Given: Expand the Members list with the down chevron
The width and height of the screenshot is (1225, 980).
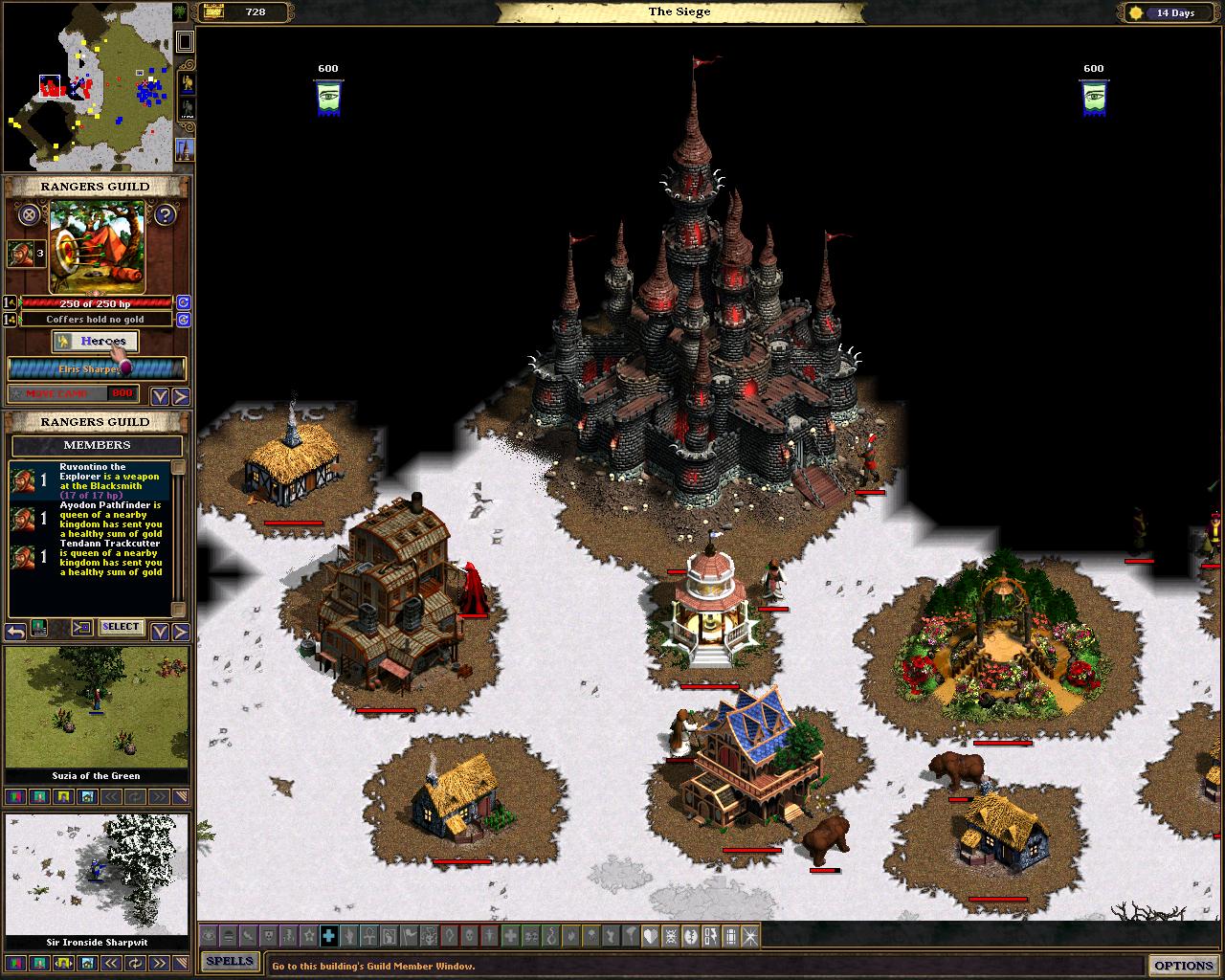Looking at the screenshot, I should click(159, 627).
